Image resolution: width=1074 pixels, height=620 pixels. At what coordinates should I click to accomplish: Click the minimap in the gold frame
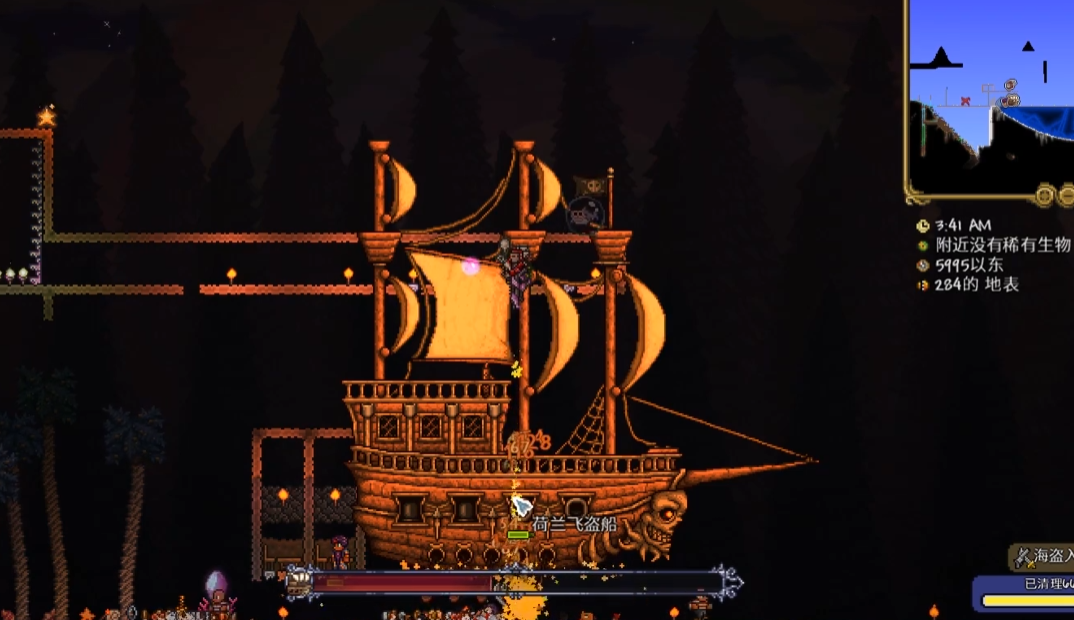[990, 100]
